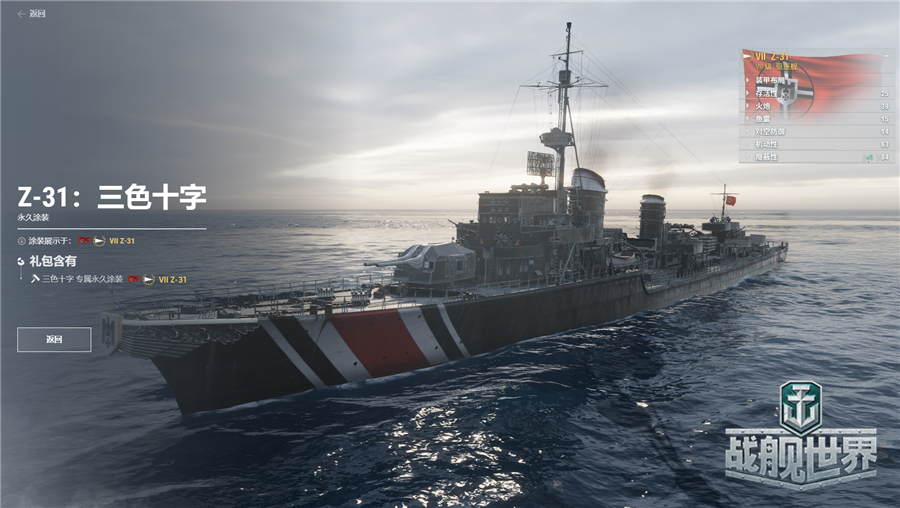Expand the 对空防御 anti-air defense row
Screen dimensions: 900x508
tap(770, 131)
